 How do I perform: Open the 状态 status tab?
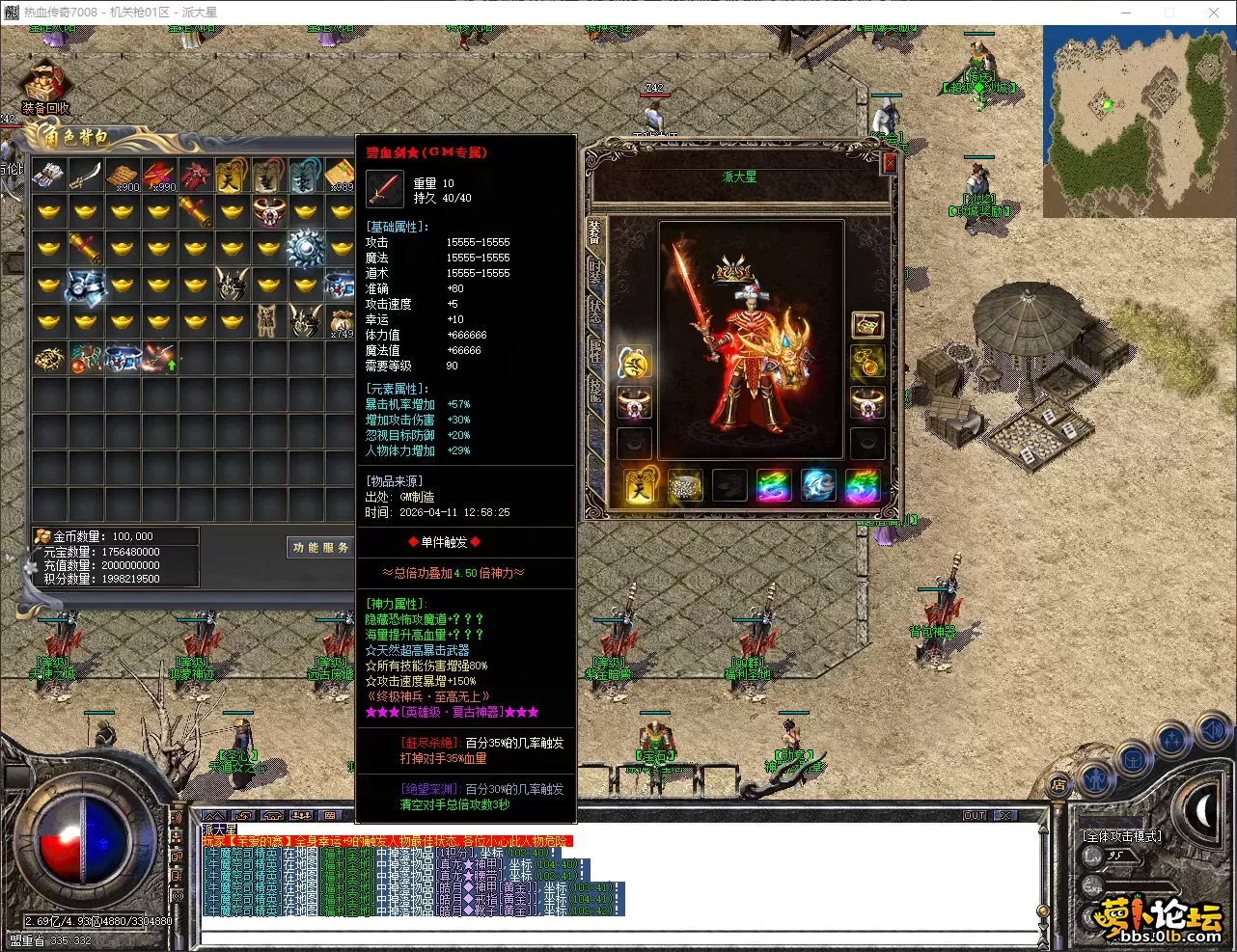pos(594,312)
